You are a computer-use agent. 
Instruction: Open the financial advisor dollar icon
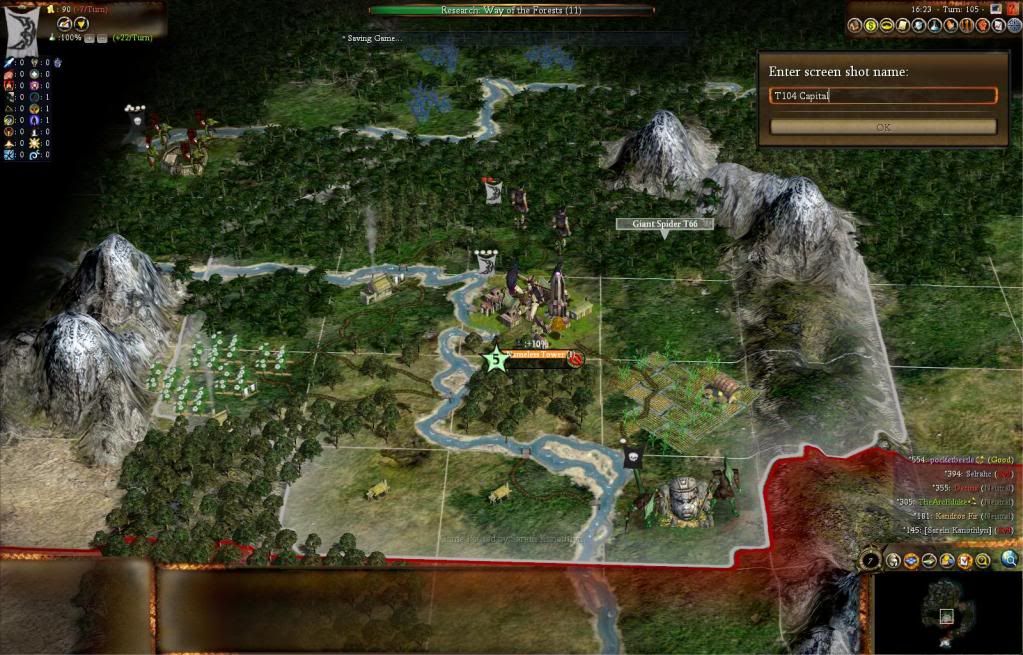pyautogui.click(x=870, y=25)
